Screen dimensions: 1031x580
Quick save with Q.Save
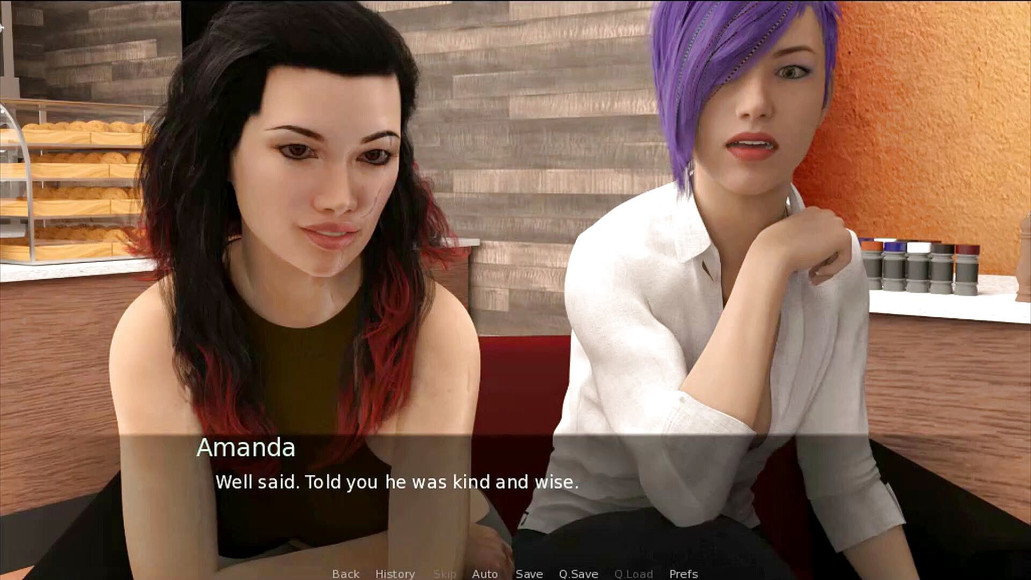click(x=578, y=574)
